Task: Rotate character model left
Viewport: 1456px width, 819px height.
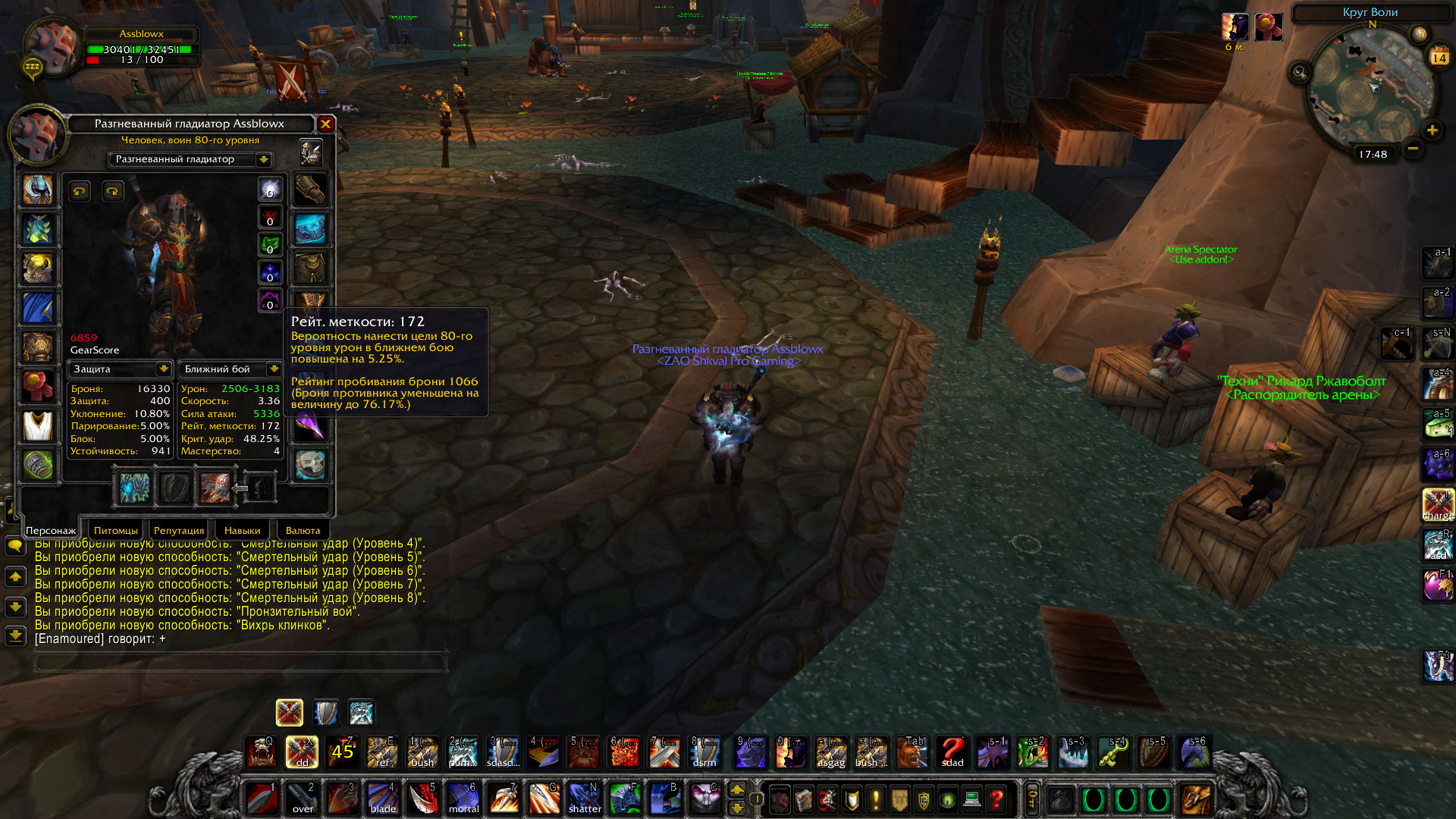Action: pos(80,191)
